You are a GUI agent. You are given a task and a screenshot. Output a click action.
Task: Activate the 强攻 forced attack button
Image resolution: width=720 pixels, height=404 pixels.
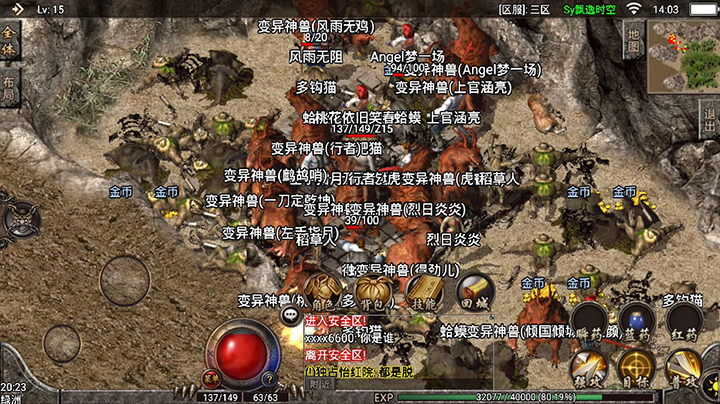587,368
